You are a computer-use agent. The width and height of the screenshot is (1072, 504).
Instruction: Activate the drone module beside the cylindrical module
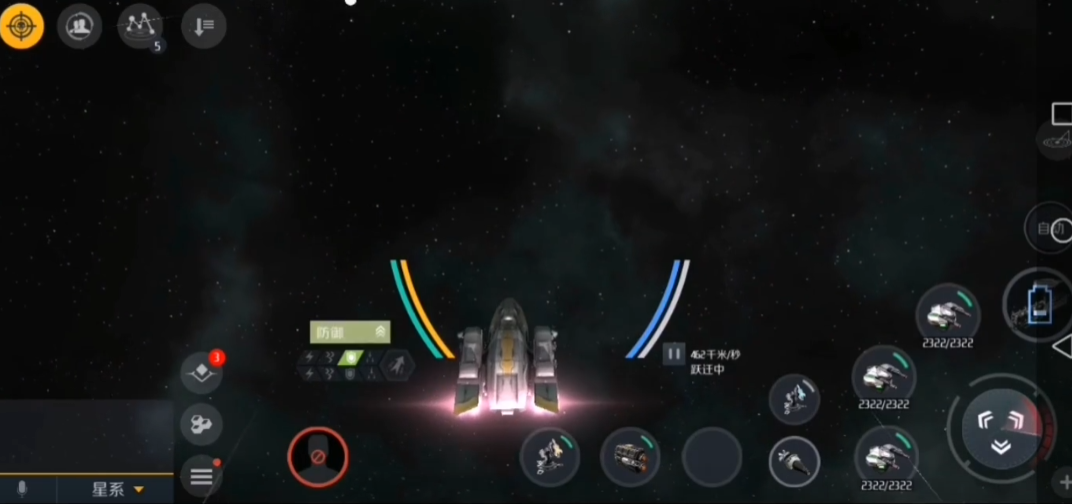(x=549, y=457)
